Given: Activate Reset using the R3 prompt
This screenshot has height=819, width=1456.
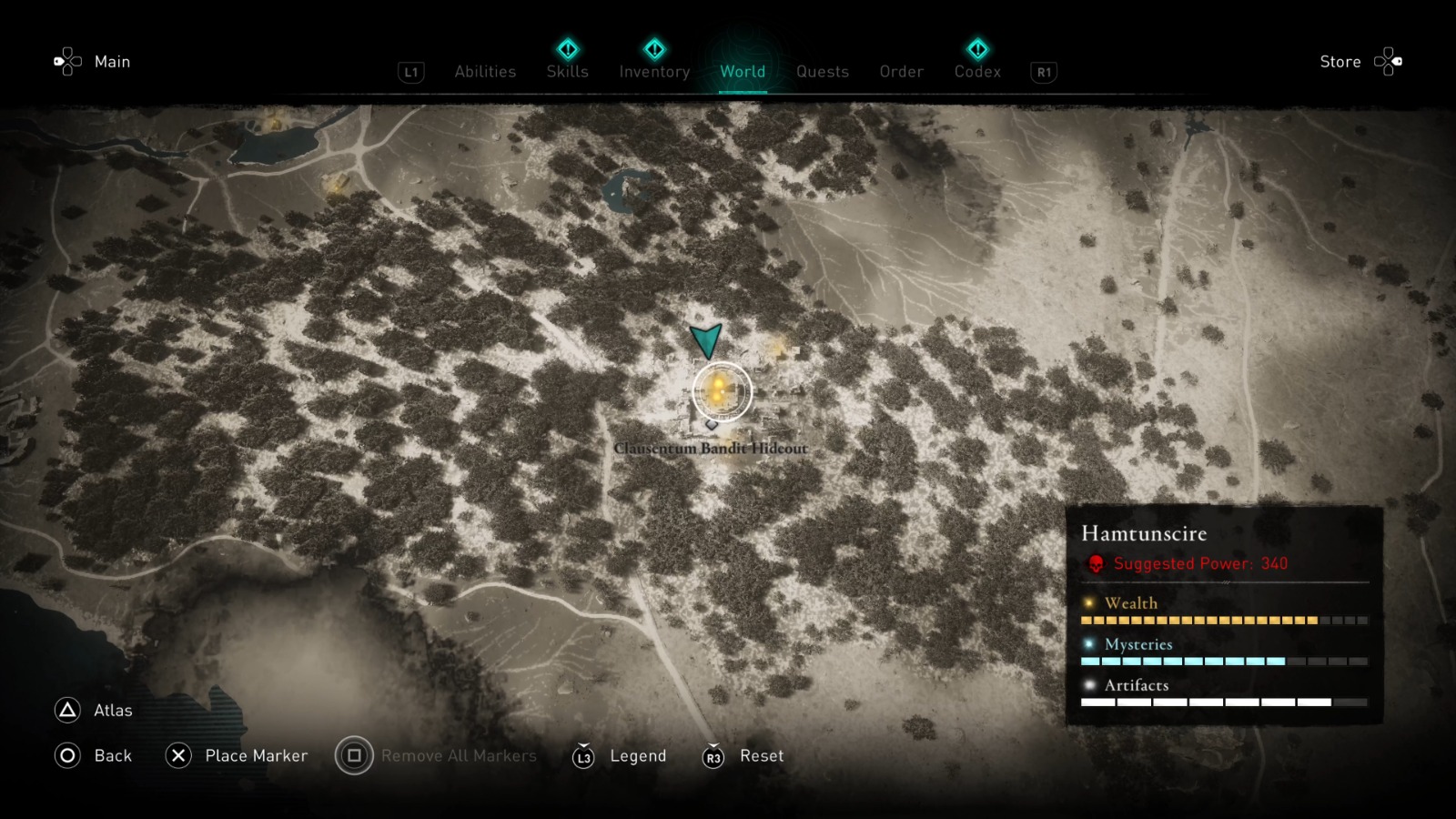Looking at the screenshot, I should tap(713, 755).
